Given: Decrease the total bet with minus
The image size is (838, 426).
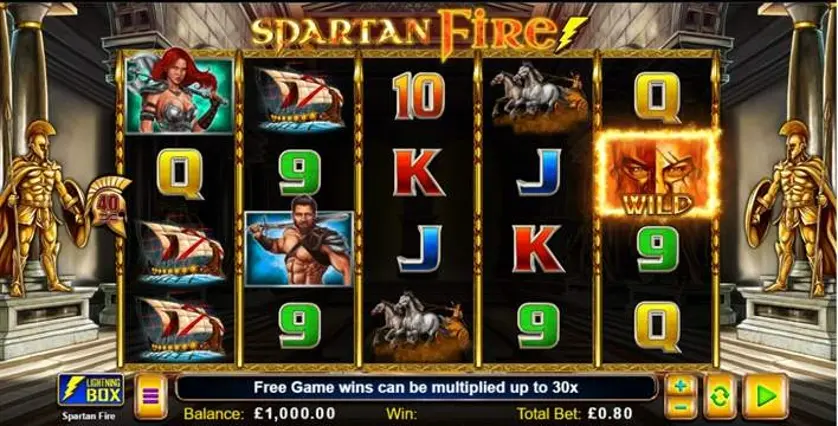Looking at the screenshot, I should 681,405.
